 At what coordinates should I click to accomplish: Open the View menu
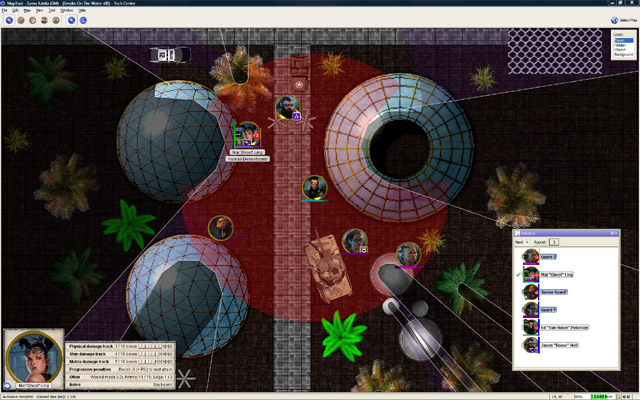click(x=40, y=10)
